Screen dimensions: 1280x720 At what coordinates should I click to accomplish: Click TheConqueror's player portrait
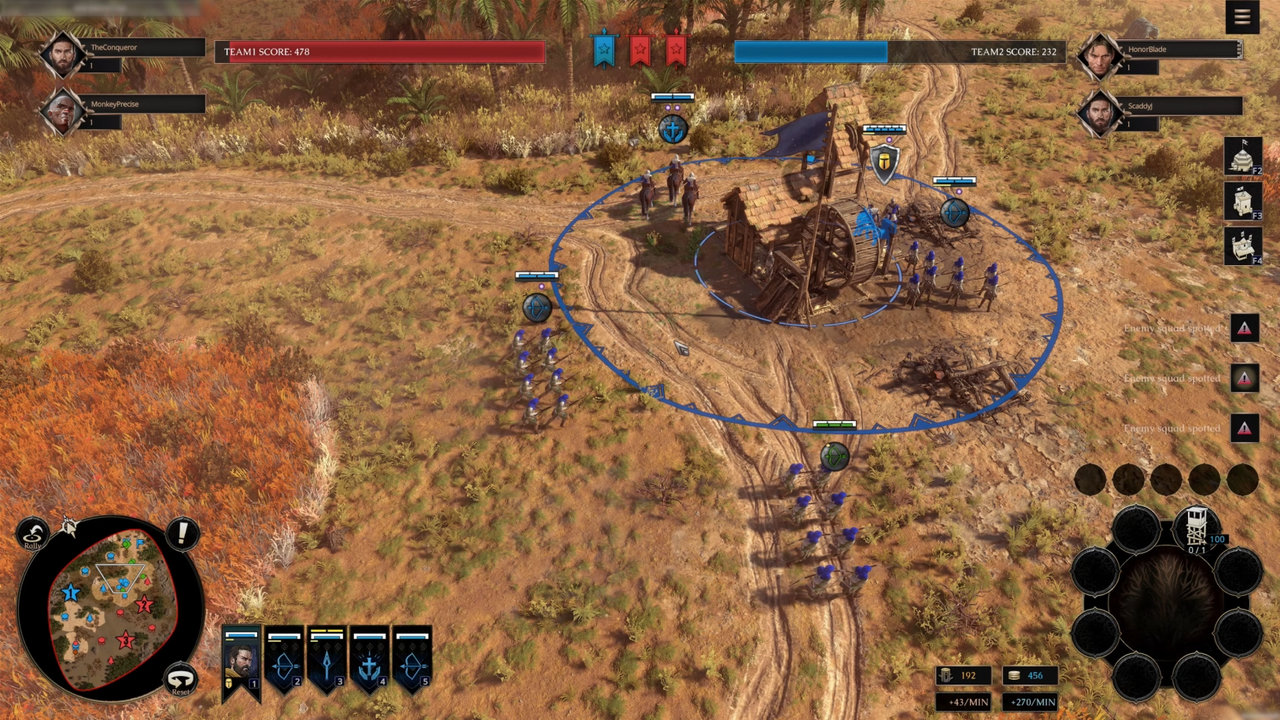(x=62, y=55)
